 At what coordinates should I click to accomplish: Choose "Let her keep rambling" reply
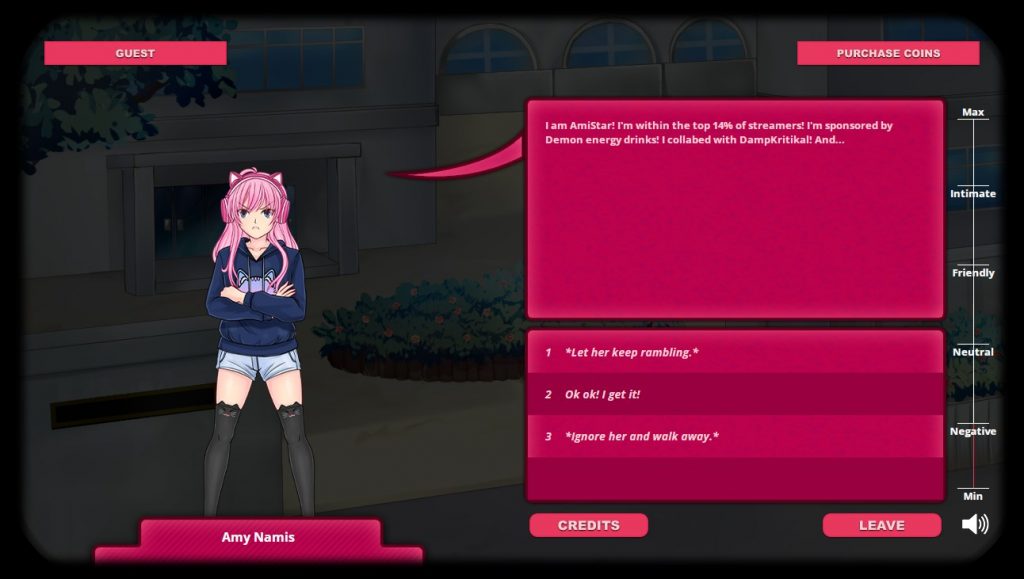coord(735,352)
